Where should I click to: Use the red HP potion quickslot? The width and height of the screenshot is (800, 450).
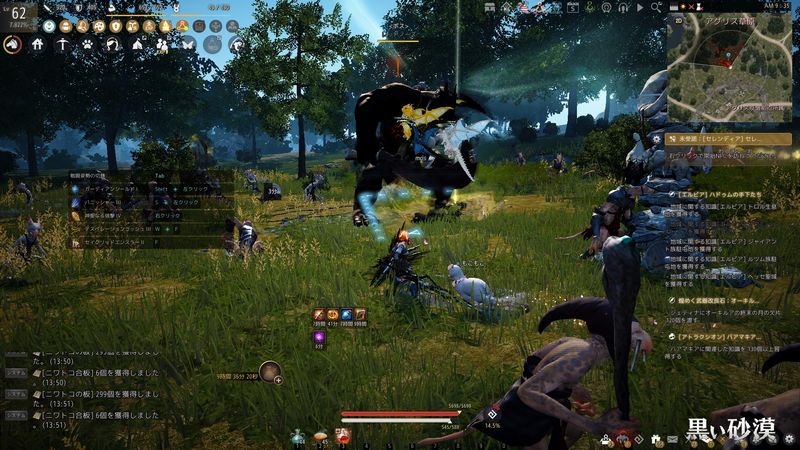[343, 435]
